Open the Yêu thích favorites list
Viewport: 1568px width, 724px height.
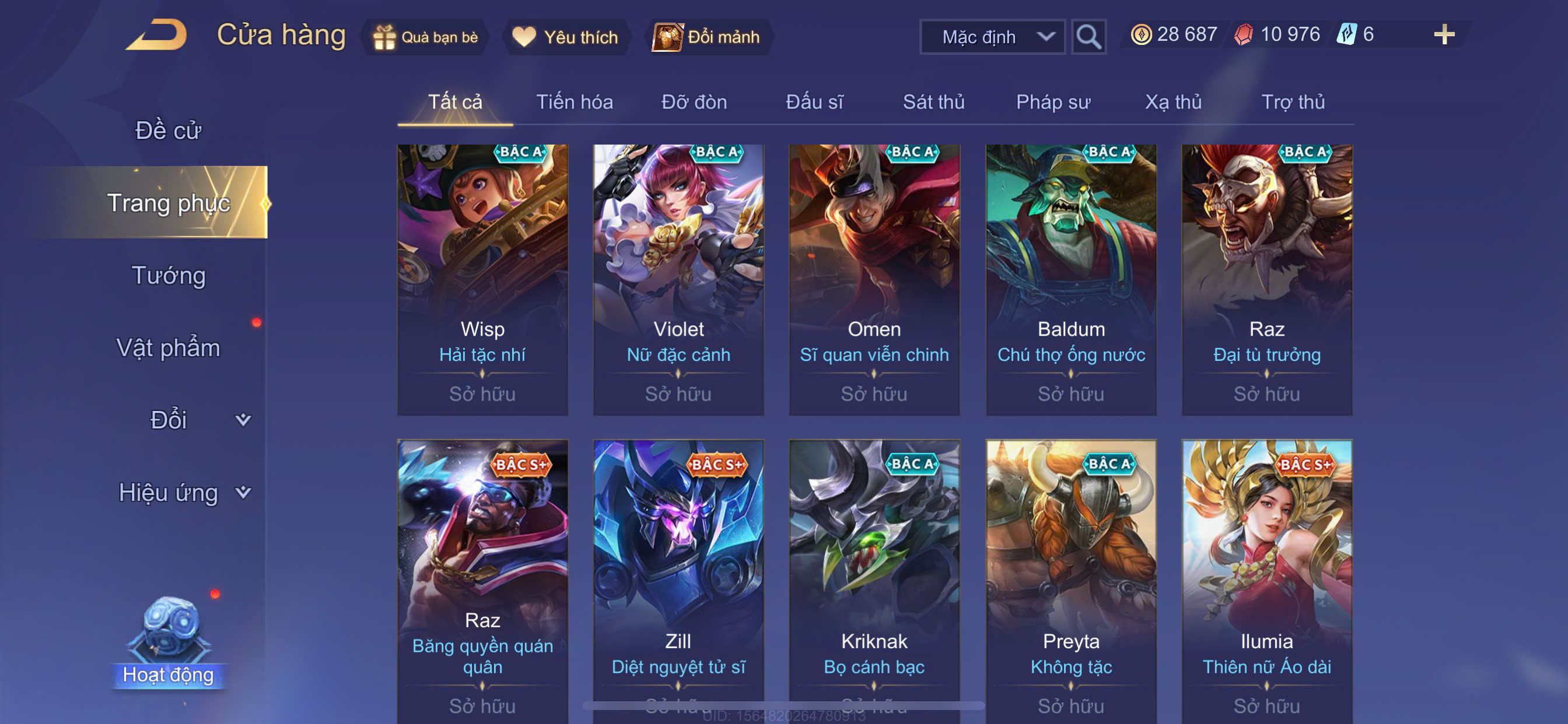click(565, 37)
